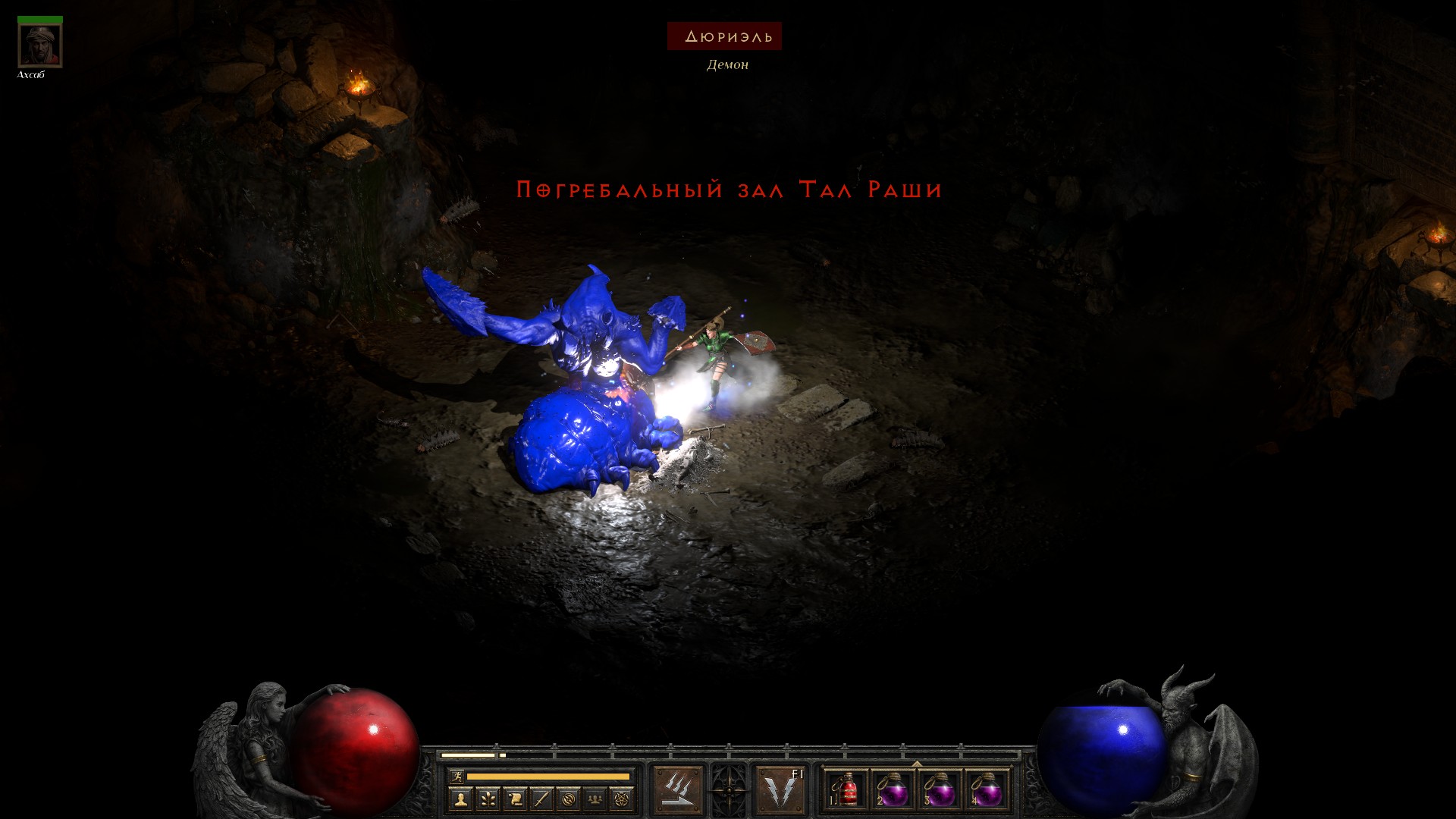Use the purple potion in belt slot 4
1456x819 pixels.
[987, 790]
